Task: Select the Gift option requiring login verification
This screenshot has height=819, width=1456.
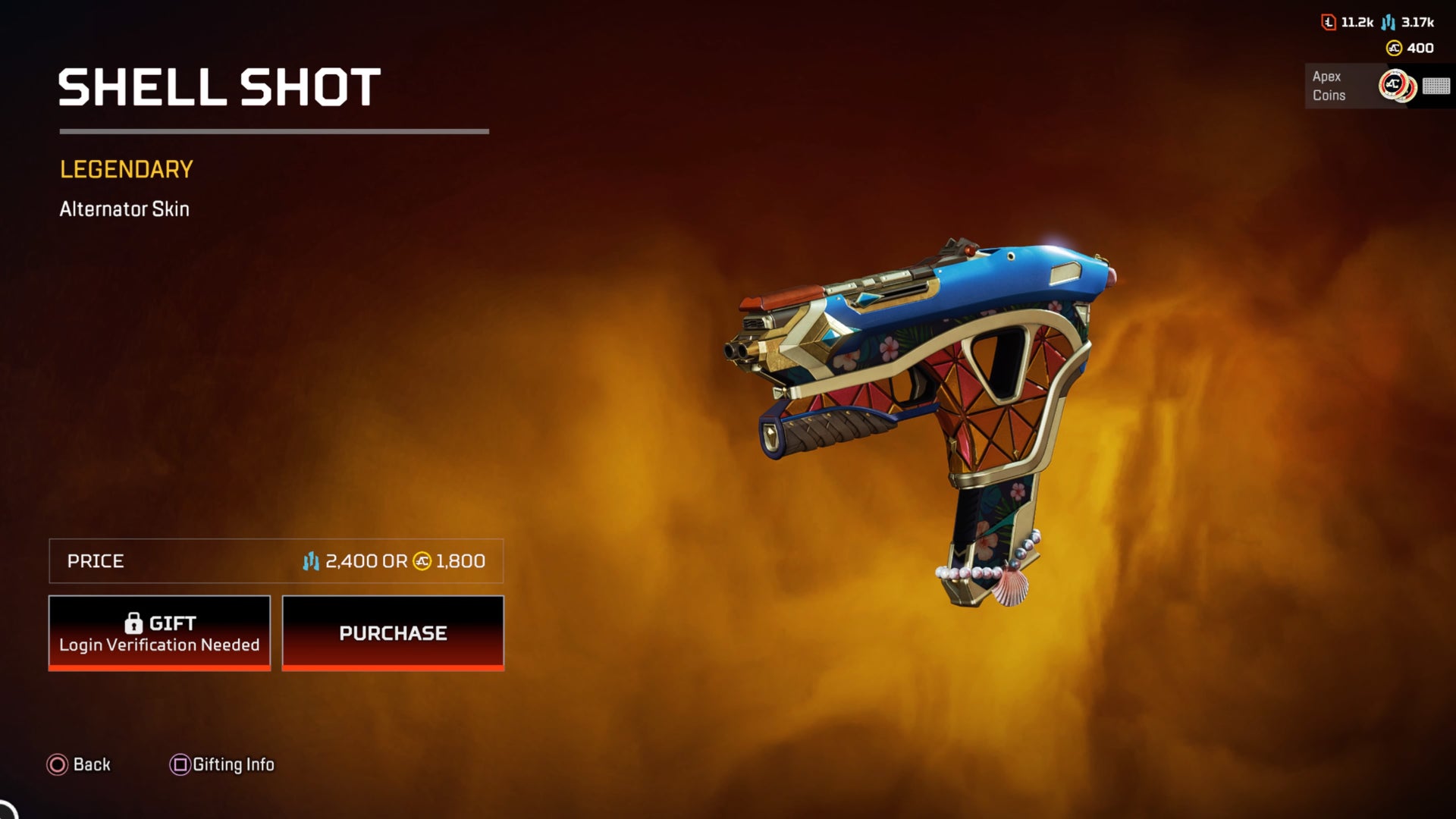Action: tap(158, 632)
